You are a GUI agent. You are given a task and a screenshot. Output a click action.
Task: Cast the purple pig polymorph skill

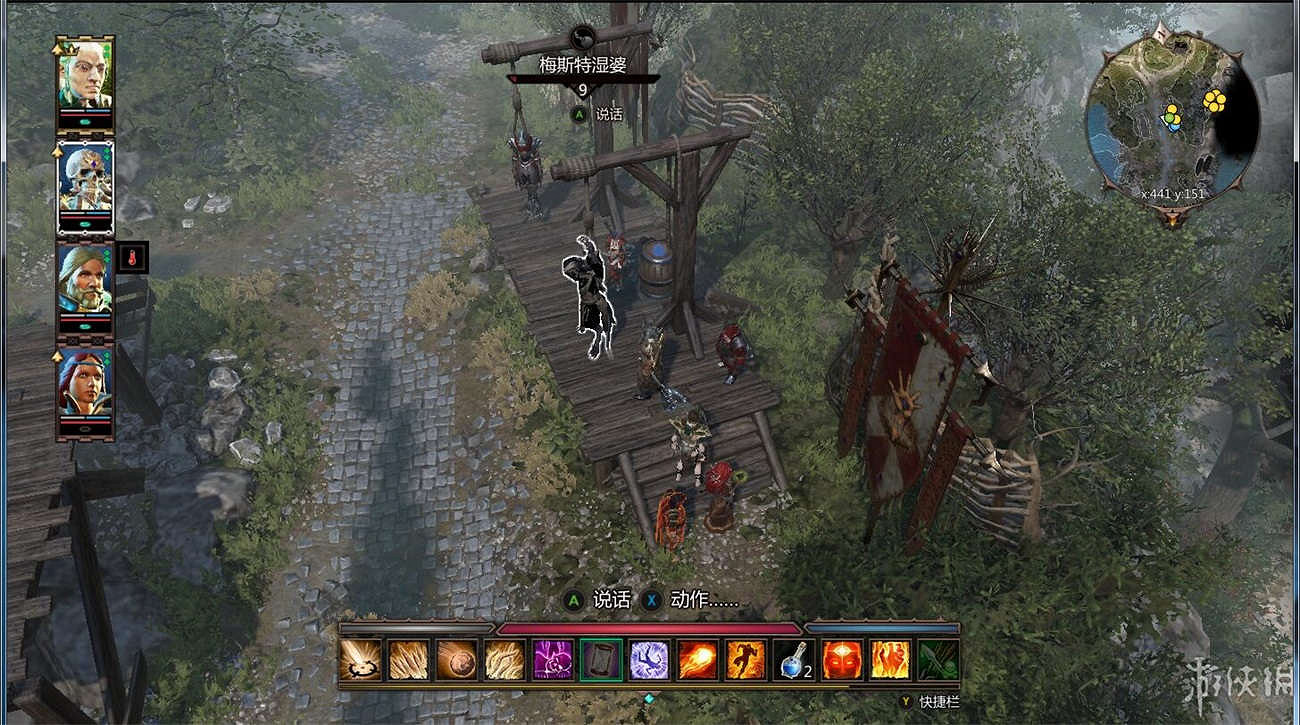pos(552,660)
